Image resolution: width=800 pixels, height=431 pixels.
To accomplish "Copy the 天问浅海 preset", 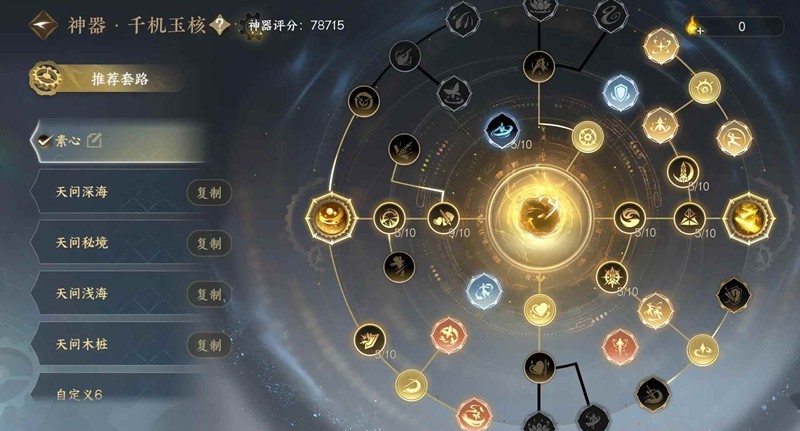I will point(209,294).
